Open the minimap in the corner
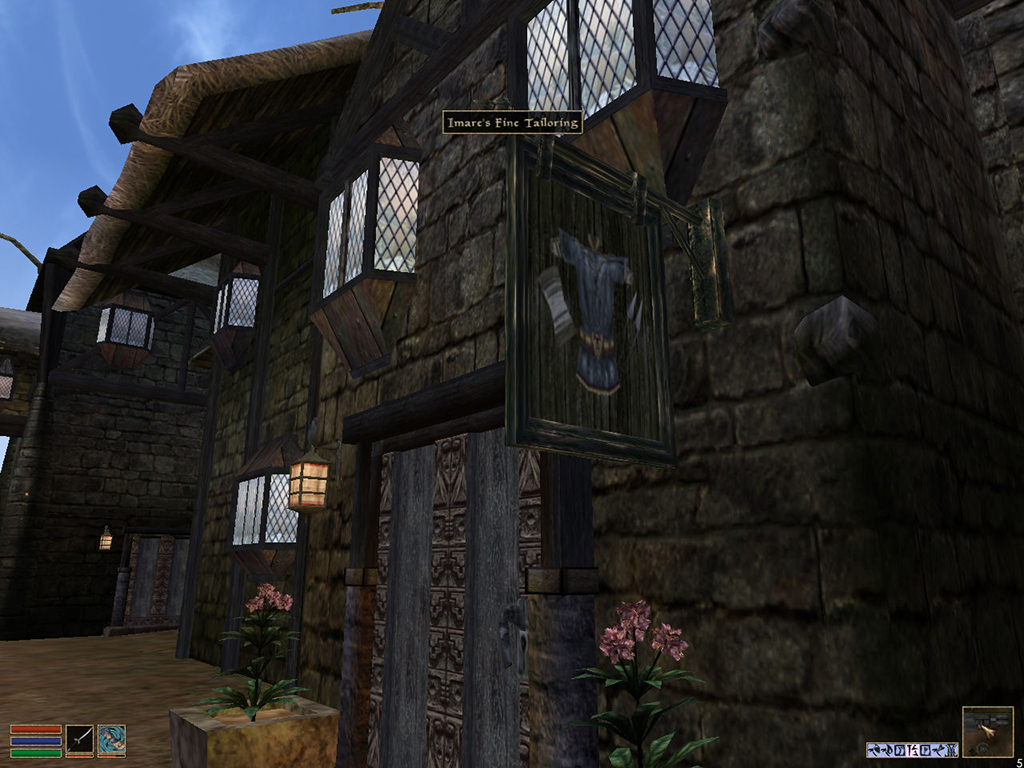This screenshot has width=1024, height=768. coord(986,731)
